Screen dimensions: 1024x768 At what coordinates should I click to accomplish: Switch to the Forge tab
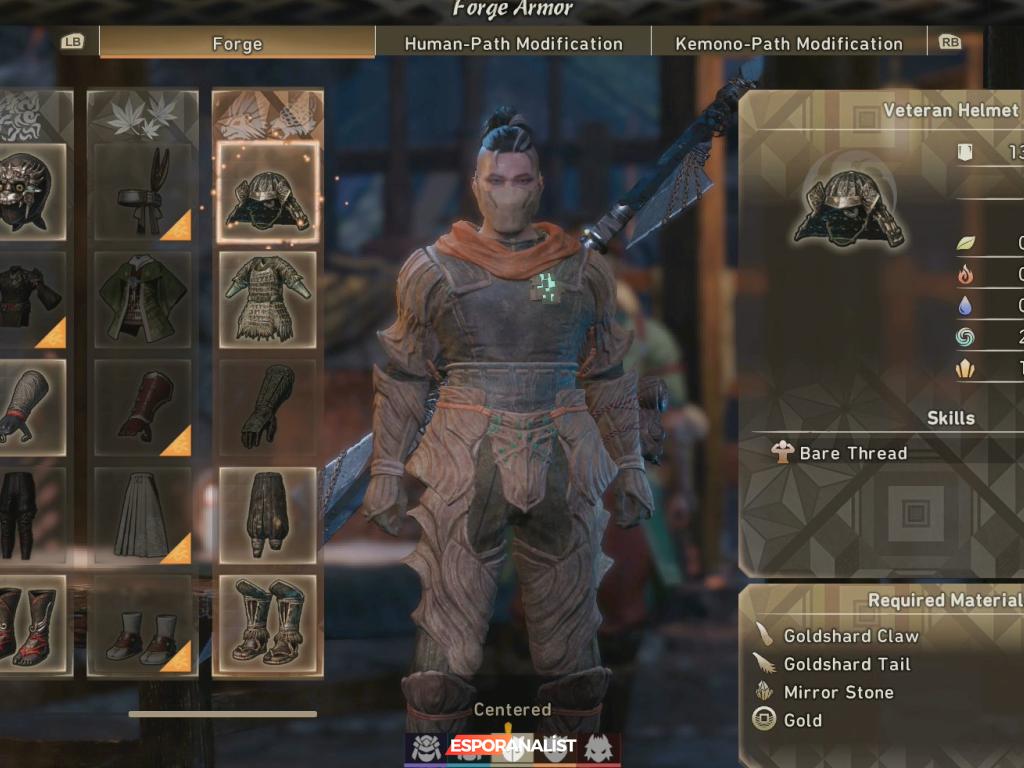(x=237, y=43)
